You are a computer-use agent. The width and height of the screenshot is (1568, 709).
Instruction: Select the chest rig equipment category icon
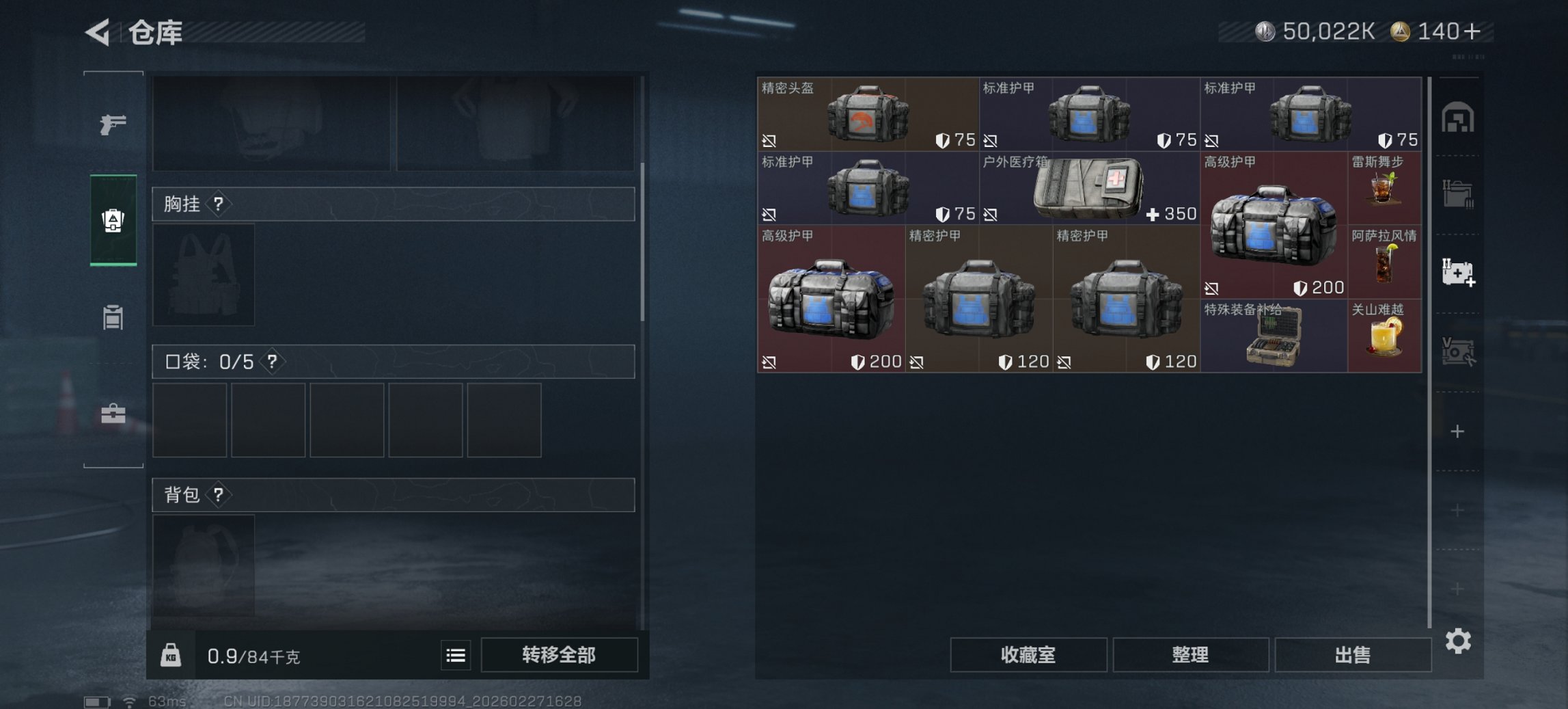point(115,219)
